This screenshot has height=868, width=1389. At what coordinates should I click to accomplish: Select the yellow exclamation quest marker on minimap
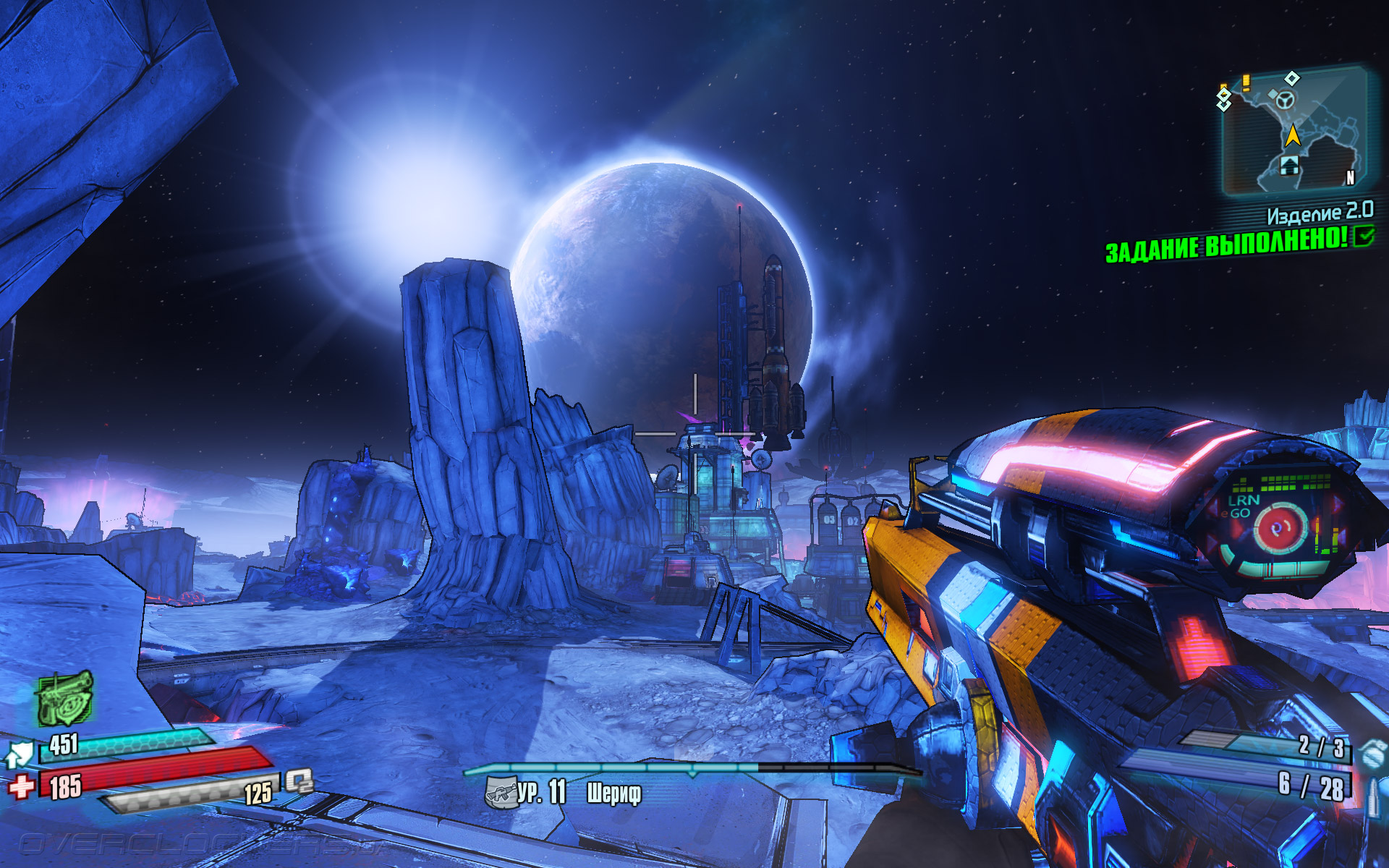point(1246,82)
